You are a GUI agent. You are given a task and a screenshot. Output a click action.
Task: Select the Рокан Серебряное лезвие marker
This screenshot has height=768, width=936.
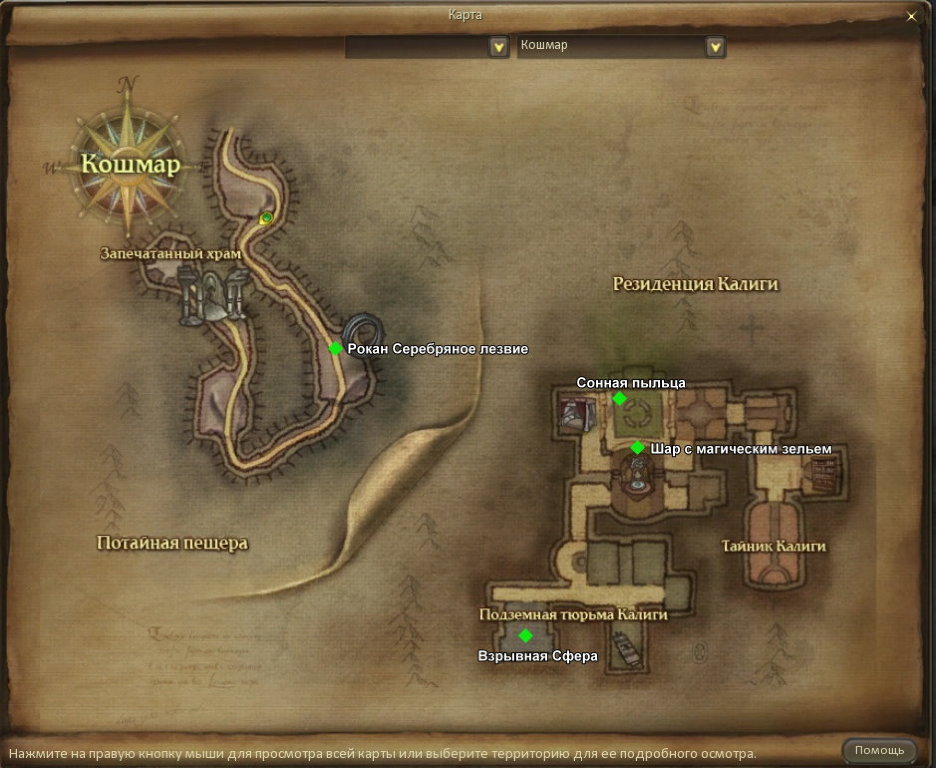[x=336, y=348]
